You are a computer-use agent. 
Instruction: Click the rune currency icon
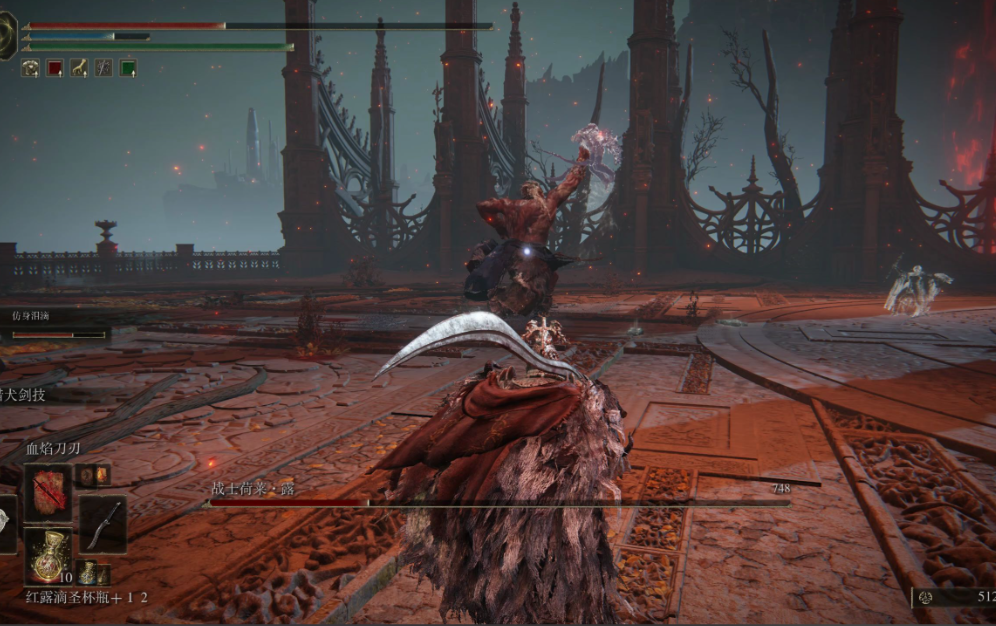926,597
